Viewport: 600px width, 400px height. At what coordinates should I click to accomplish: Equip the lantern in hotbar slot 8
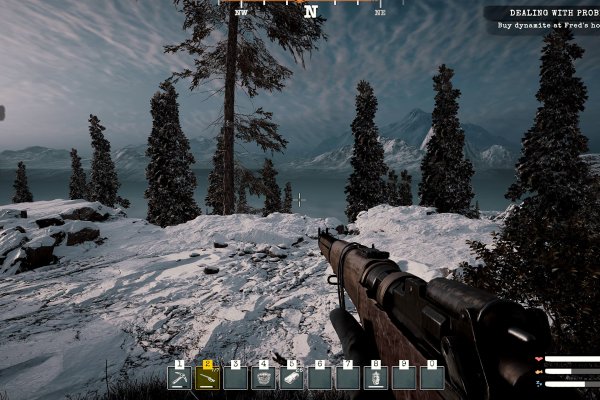click(x=376, y=378)
